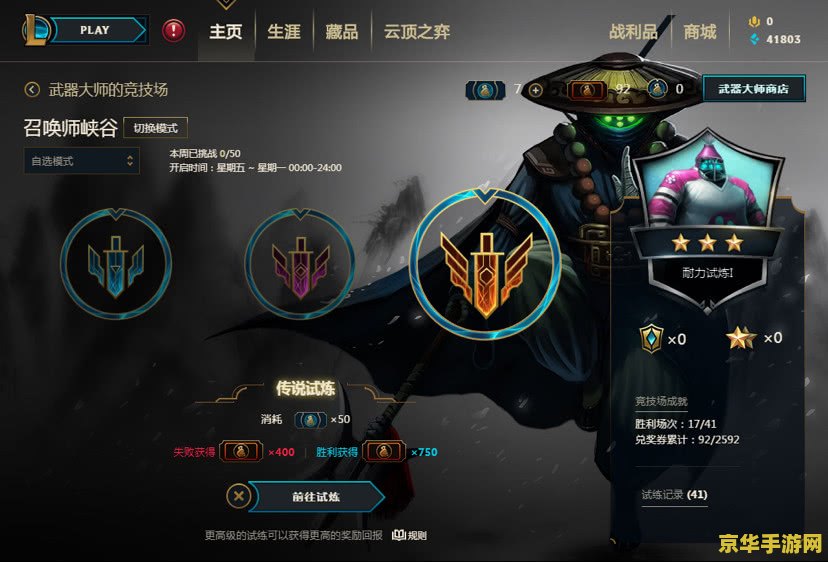Select the purple sword trial emblem
Image resolution: width=828 pixels, height=562 pixels.
pyautogui.click(x=300, y=264)
